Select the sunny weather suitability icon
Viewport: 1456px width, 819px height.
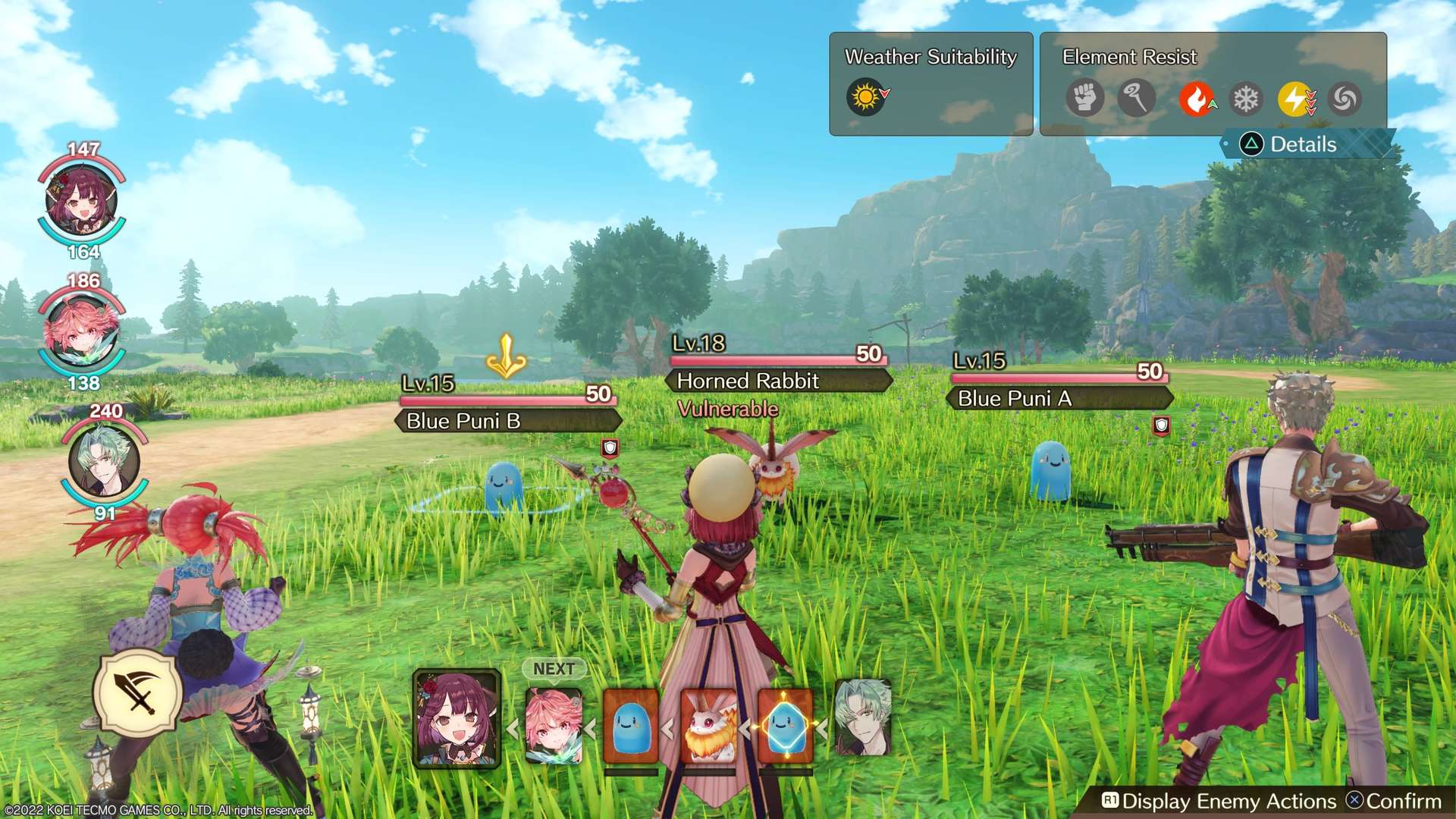coord(865,98)
